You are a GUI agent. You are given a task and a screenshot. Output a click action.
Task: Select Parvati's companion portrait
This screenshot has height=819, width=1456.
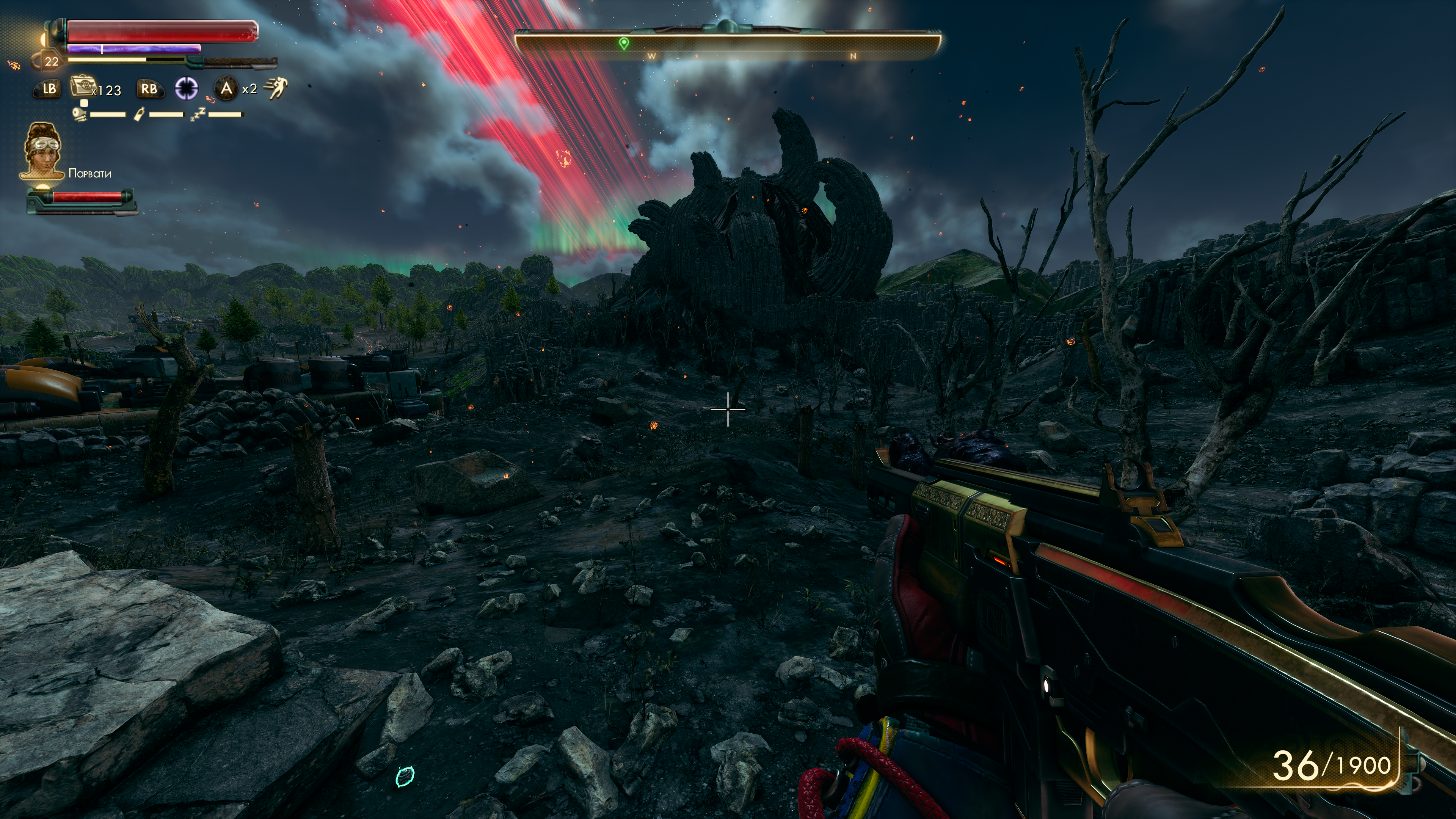tap(43, 151)
